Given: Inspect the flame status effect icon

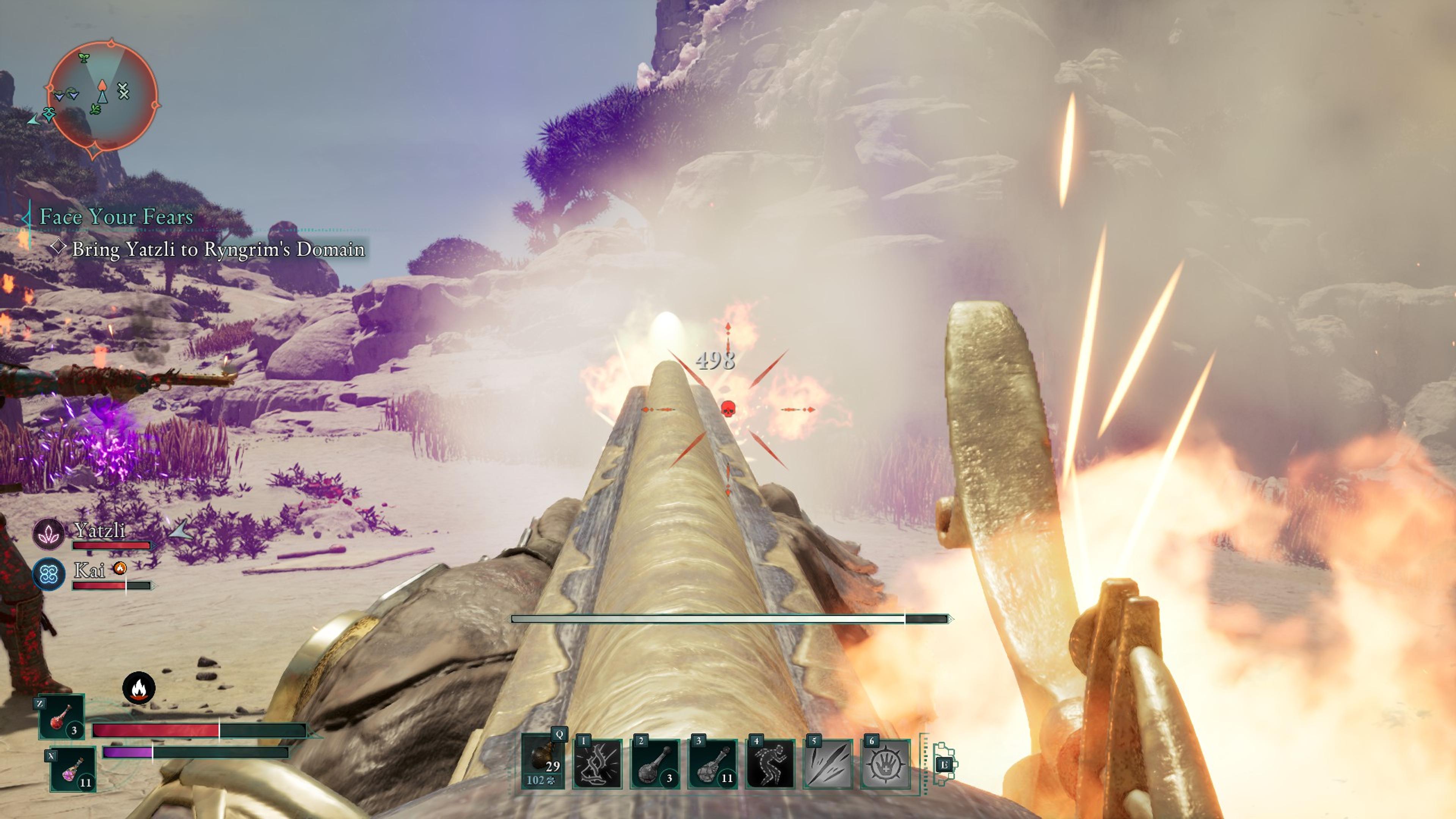Looking at the screenshot, I should point(138,688).
